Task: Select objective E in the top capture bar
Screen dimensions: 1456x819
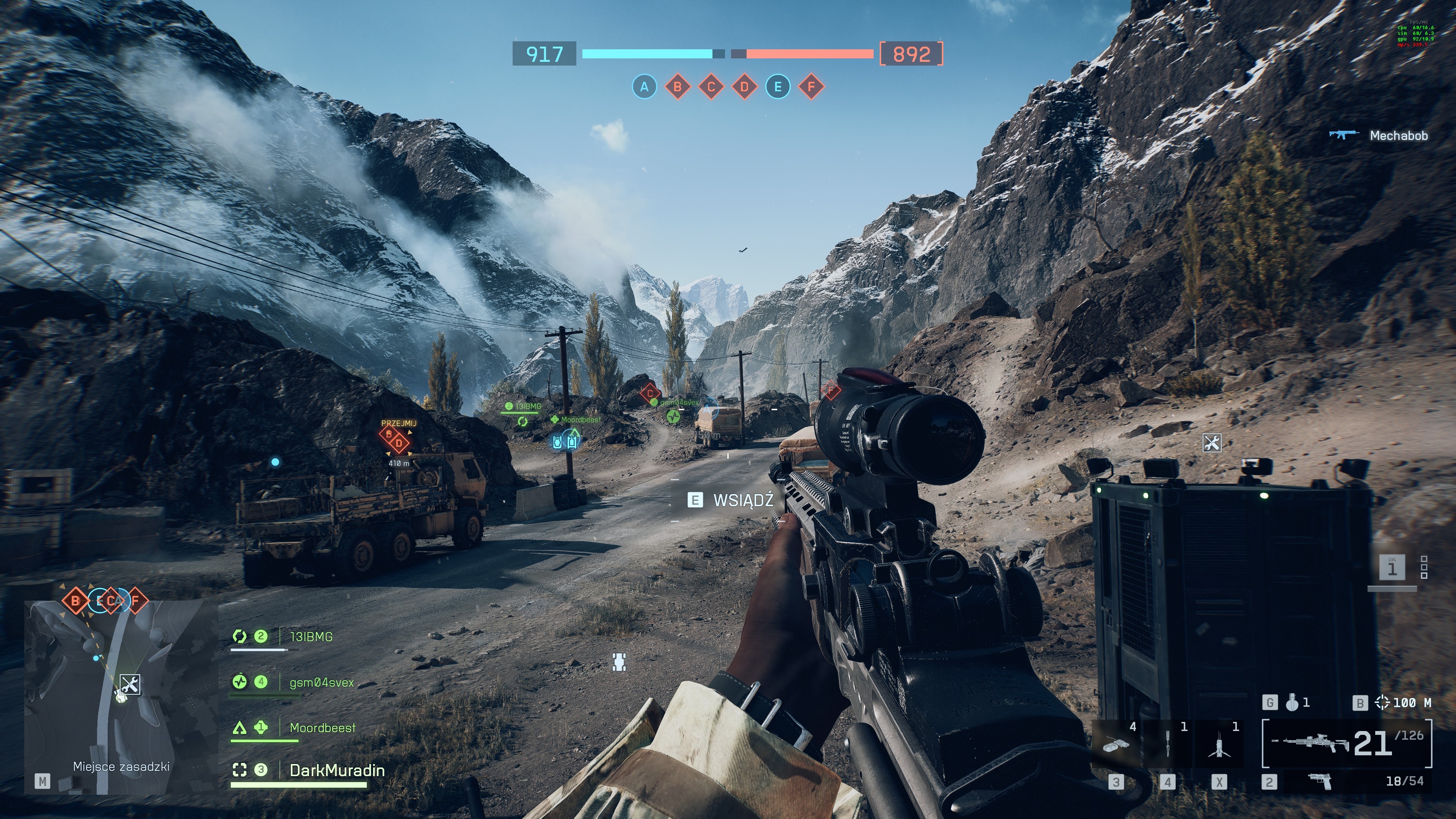Action: pos(778,87)
